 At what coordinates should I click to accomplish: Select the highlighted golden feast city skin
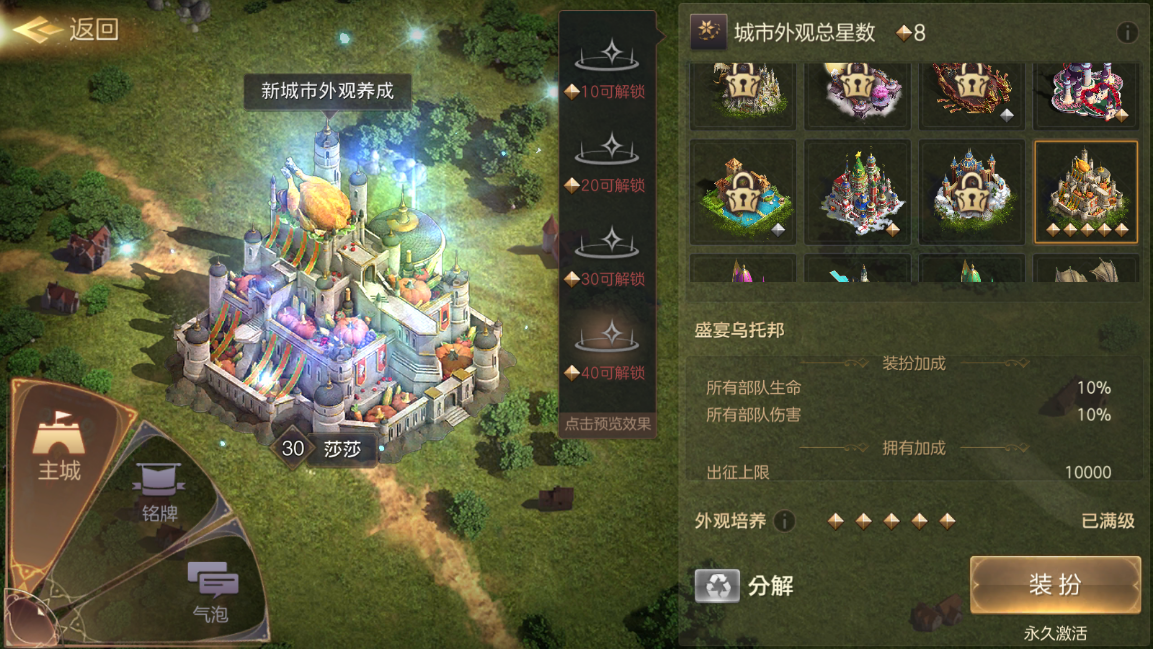point(1085,191)
